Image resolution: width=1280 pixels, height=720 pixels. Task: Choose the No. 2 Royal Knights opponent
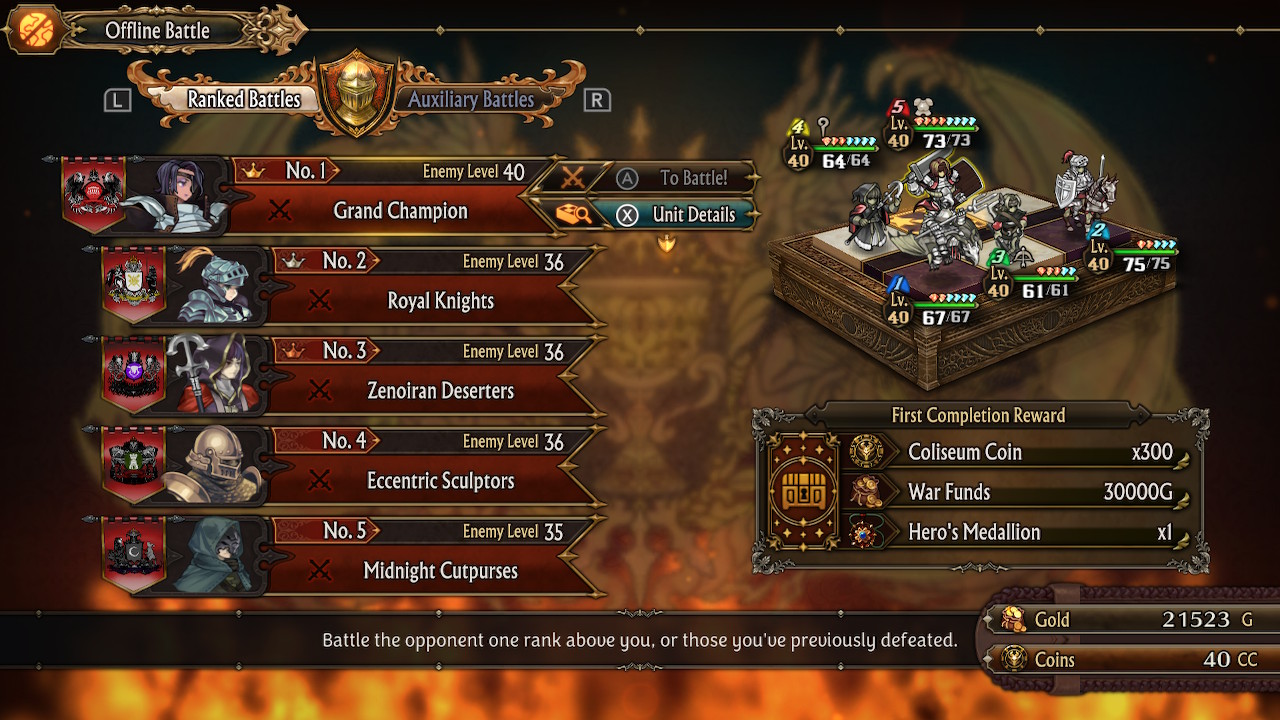click(x=440, y=301)
